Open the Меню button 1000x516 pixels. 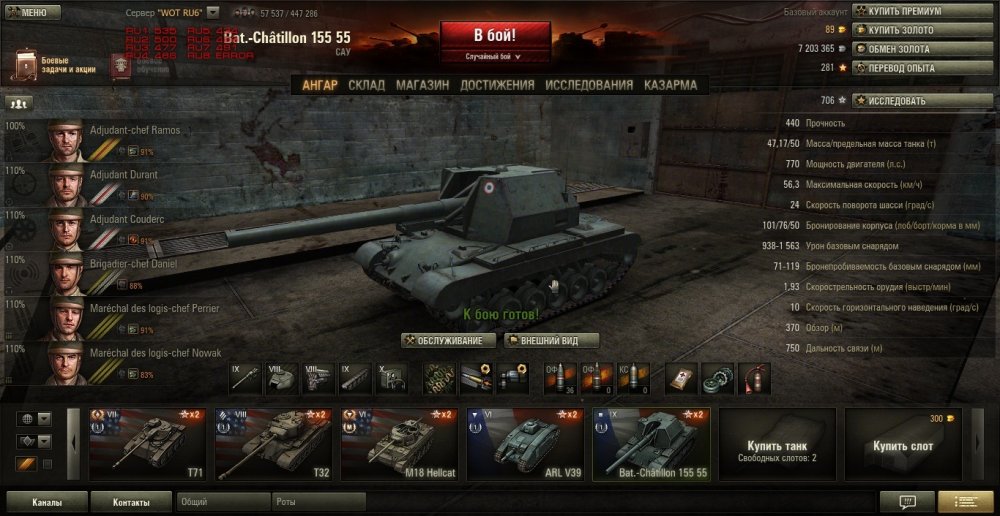pos(27,13)
